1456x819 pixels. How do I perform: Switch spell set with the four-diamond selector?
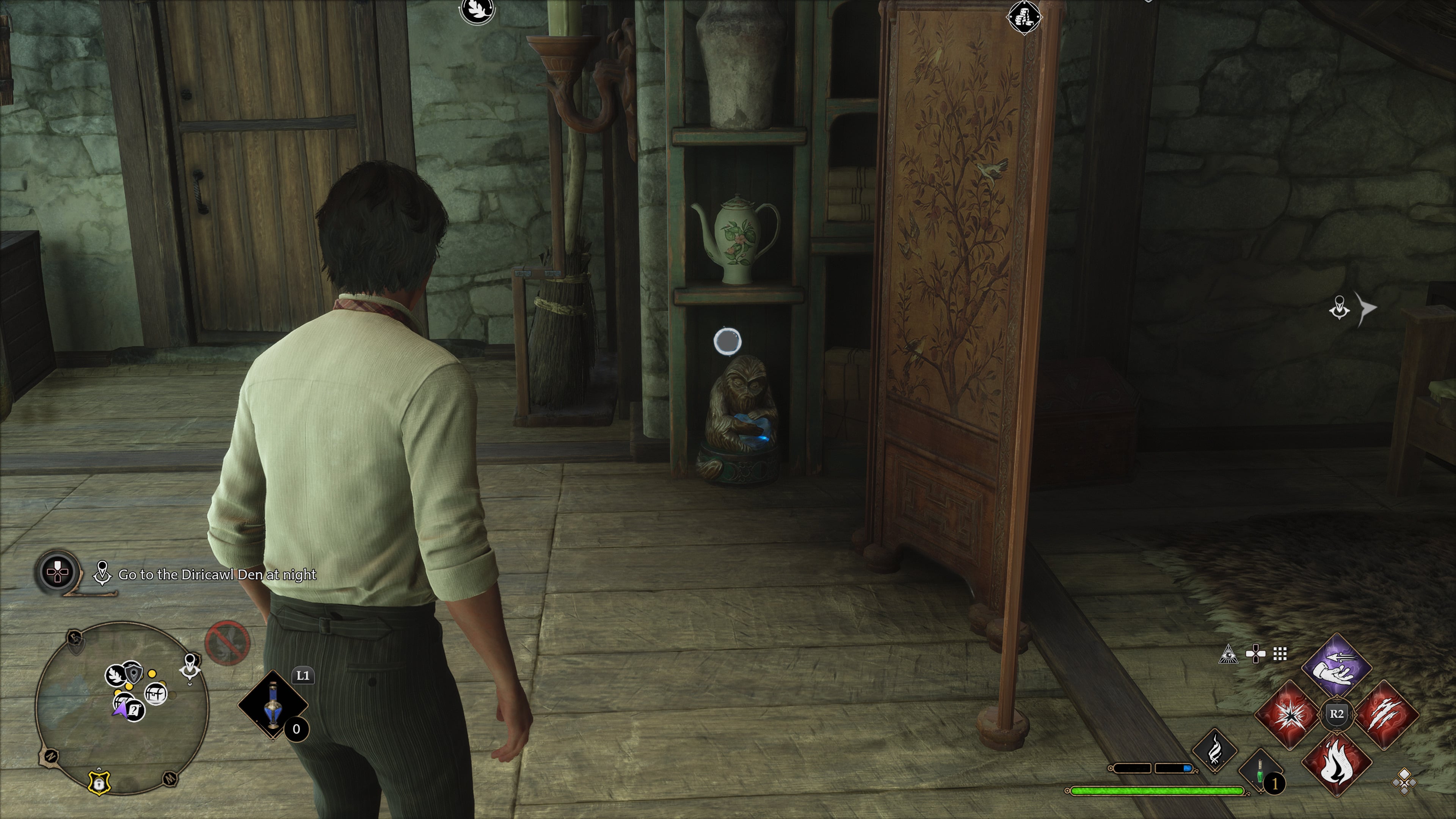(x=1404, y=782)
